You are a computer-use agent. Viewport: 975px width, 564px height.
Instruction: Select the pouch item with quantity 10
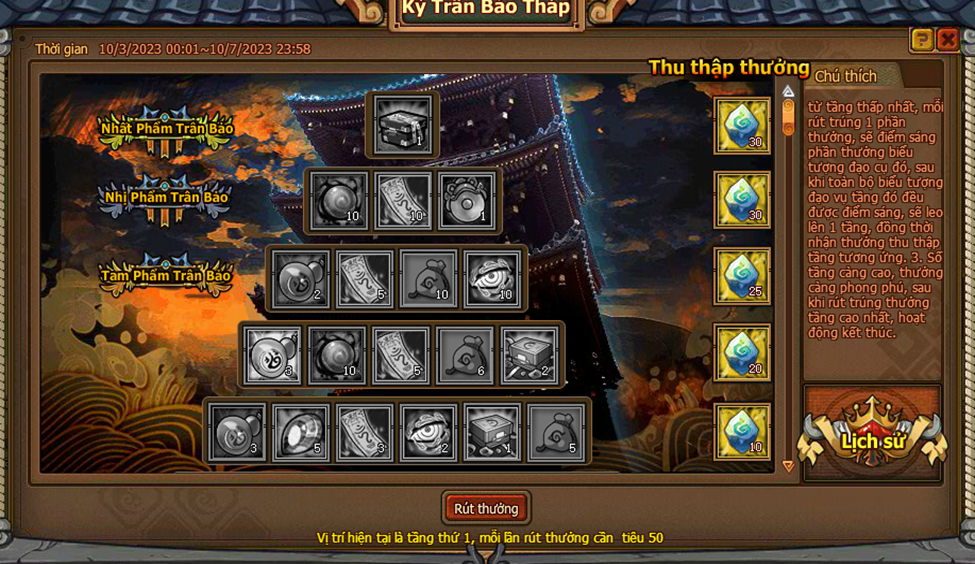coord(429,278)
